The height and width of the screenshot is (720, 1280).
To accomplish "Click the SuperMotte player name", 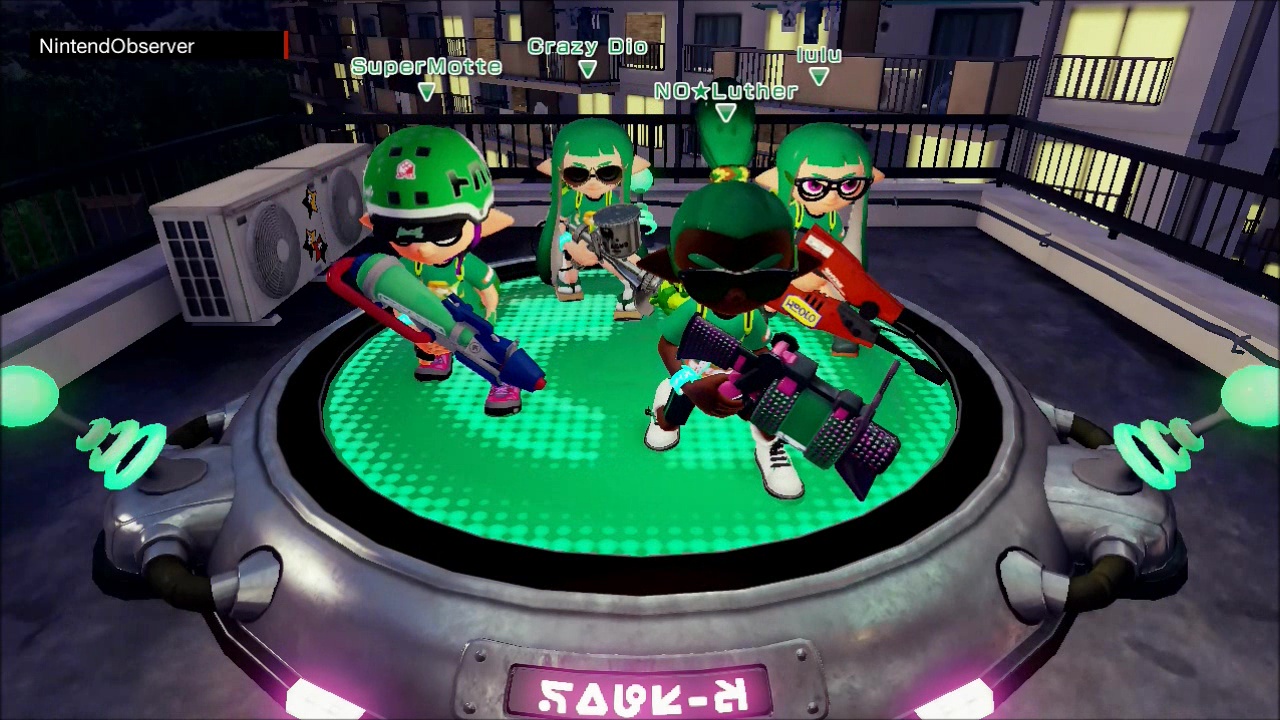I will 426,66.
